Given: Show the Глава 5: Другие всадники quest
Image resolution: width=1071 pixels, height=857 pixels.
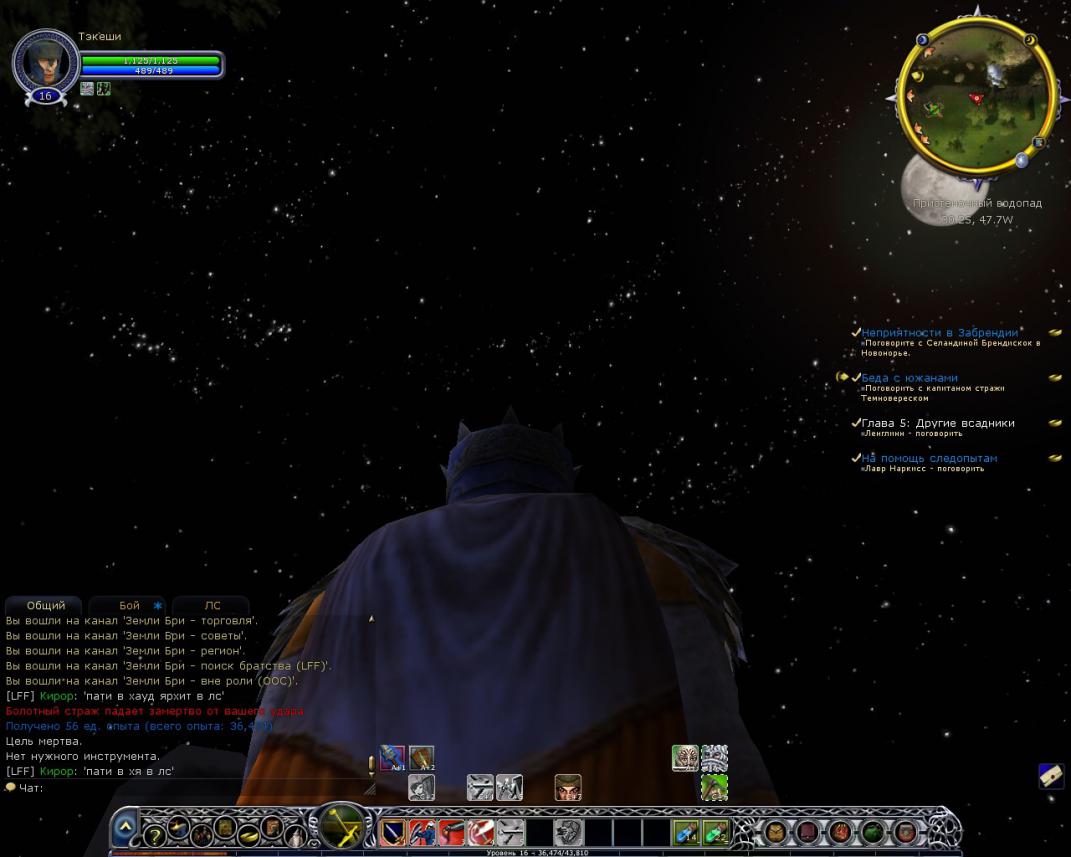Looking at the screenshot, I should 937,423.
